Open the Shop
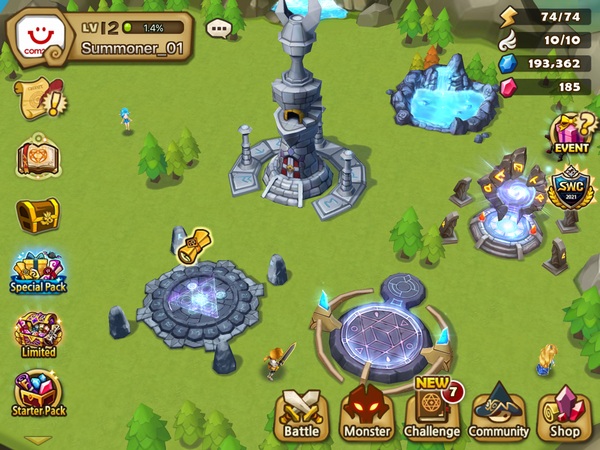Screen dimensions: 600x450 pos(566,412)
